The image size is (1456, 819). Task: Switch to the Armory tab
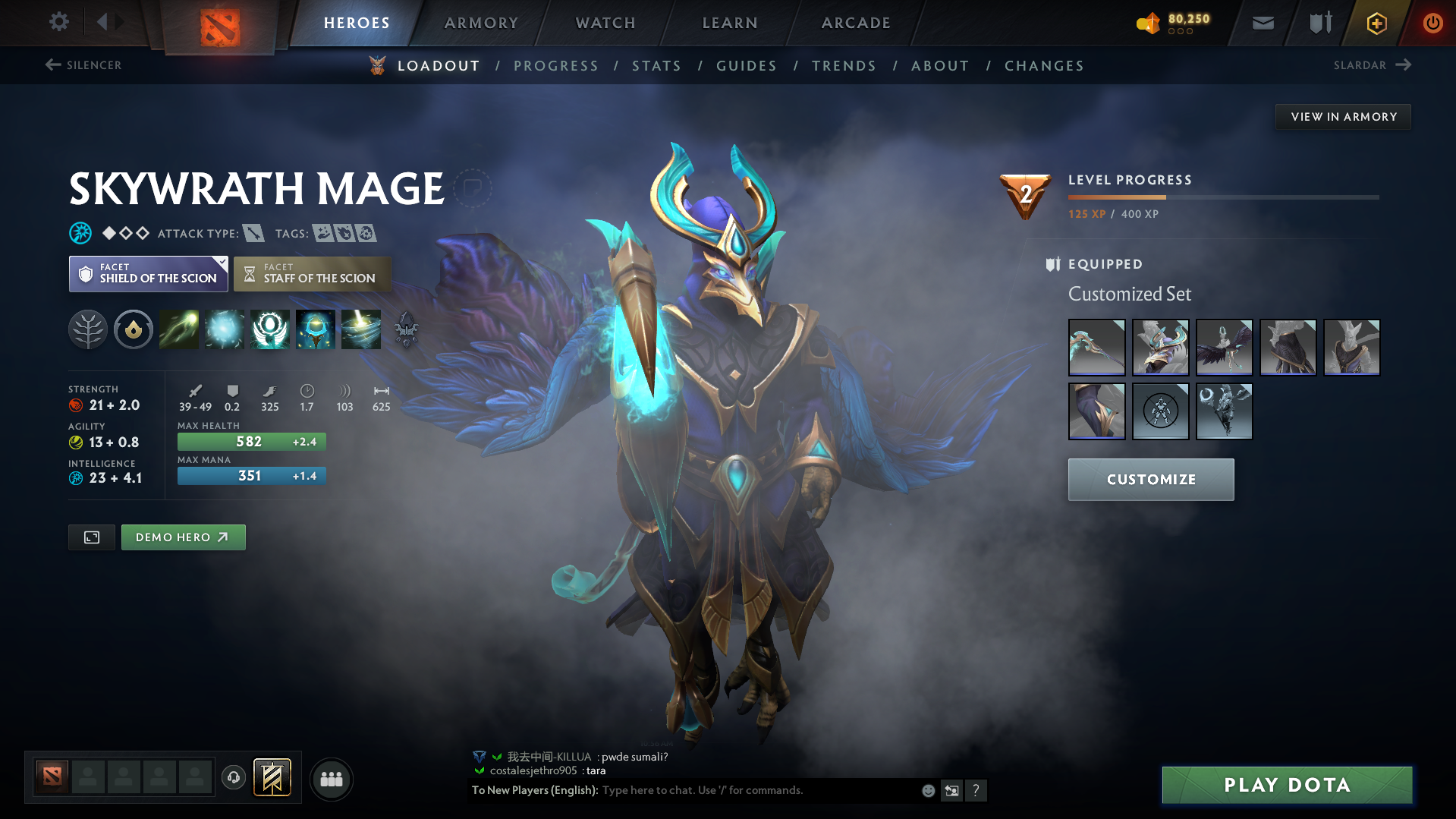point(481,23)
